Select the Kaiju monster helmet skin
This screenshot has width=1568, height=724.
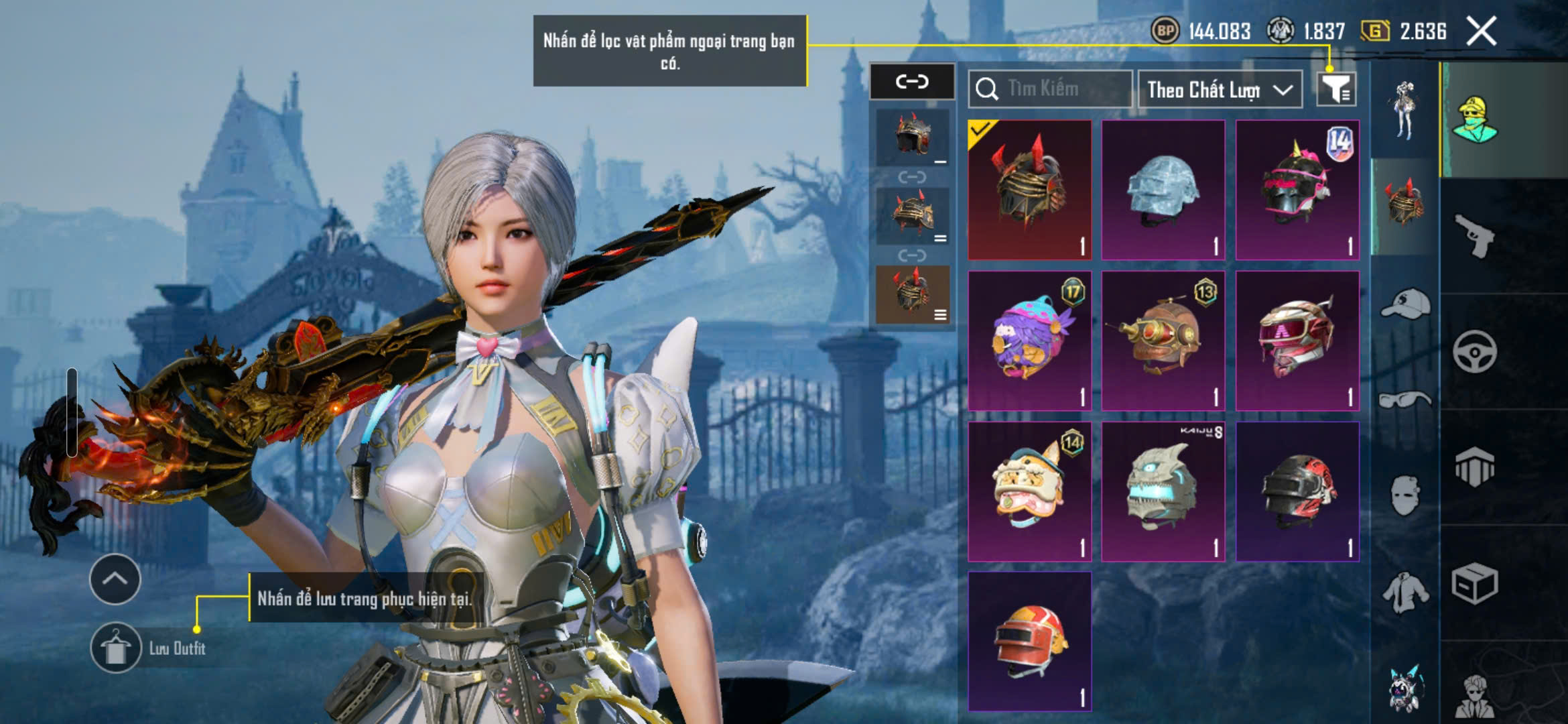pos(1163,491)
